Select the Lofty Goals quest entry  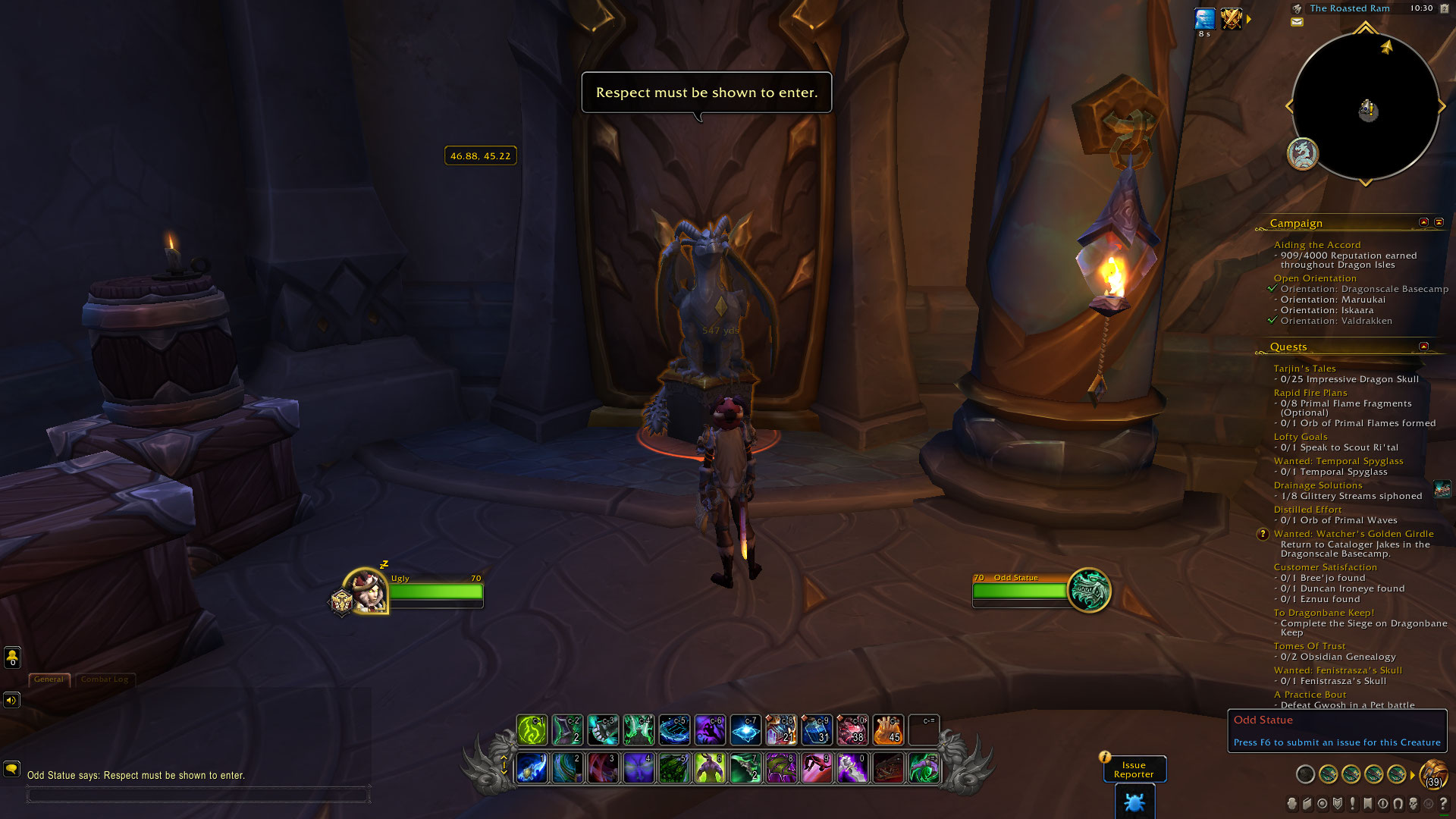(1300, 436)
